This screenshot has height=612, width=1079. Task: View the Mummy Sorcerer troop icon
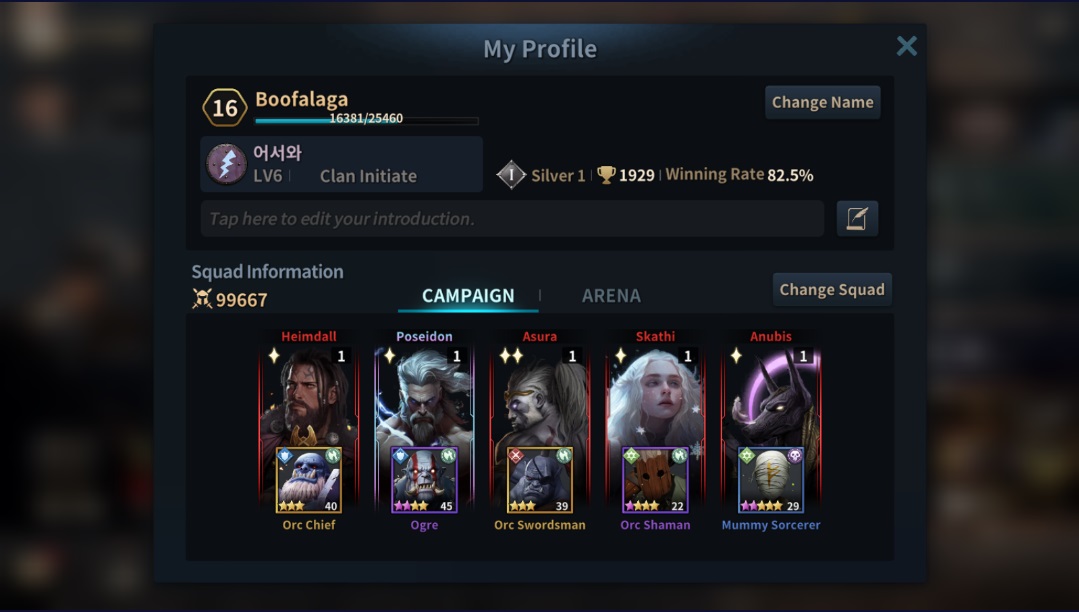tap(771, 480)
